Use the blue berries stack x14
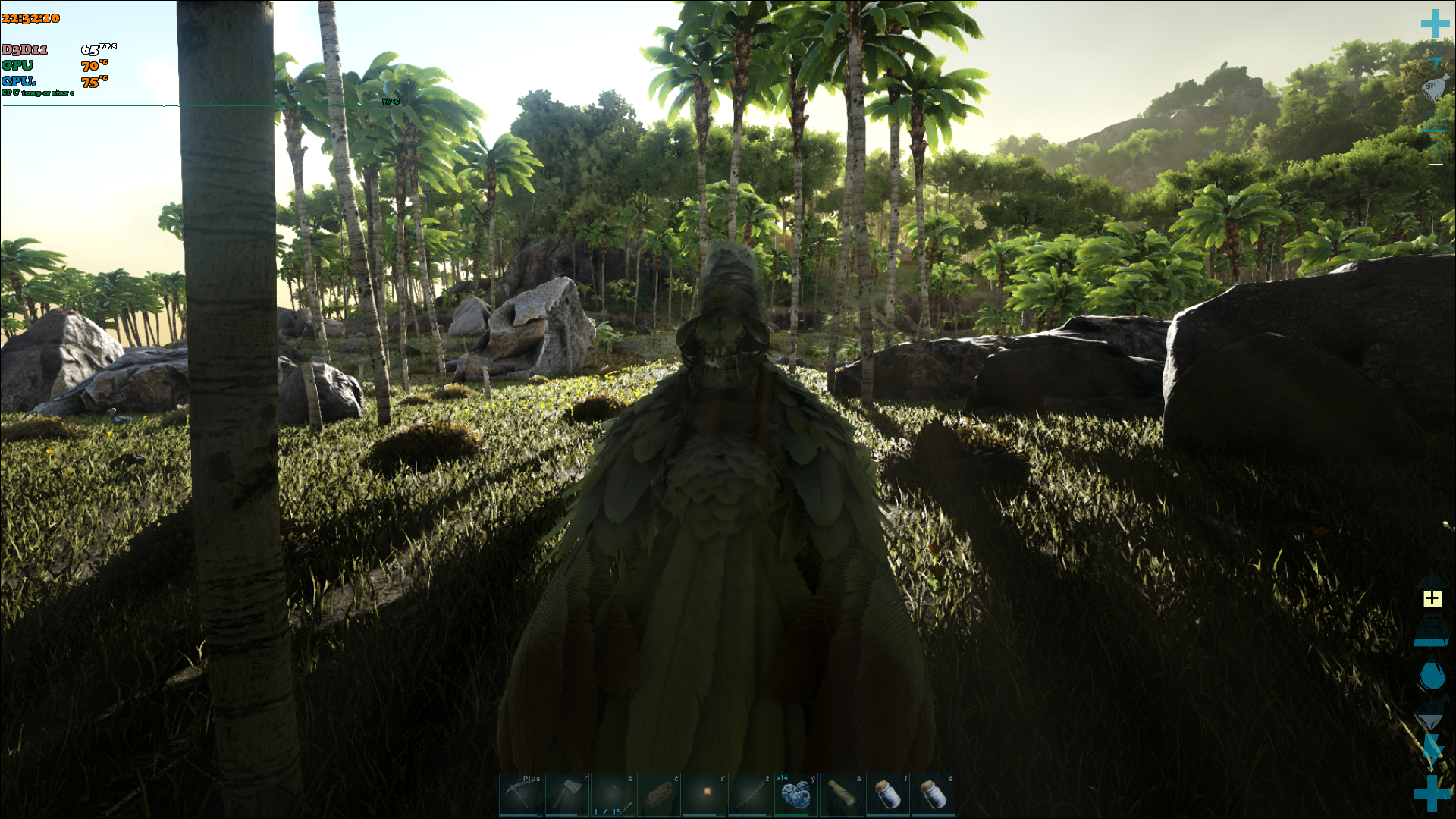The image size is (1456, 819). [x=795, y=795]
